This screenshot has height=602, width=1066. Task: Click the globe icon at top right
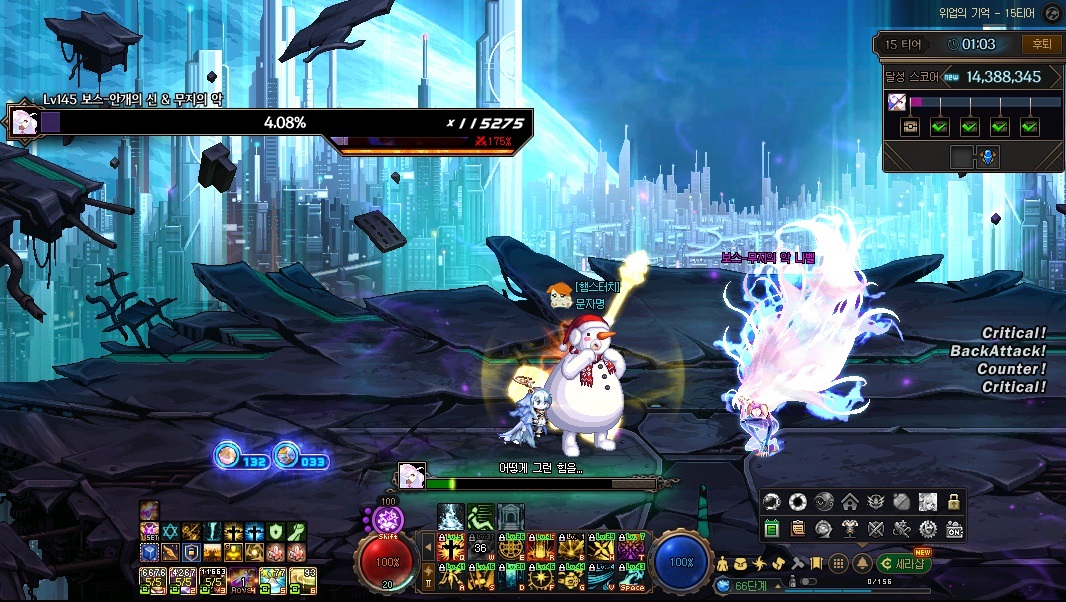coord(1051,13)
